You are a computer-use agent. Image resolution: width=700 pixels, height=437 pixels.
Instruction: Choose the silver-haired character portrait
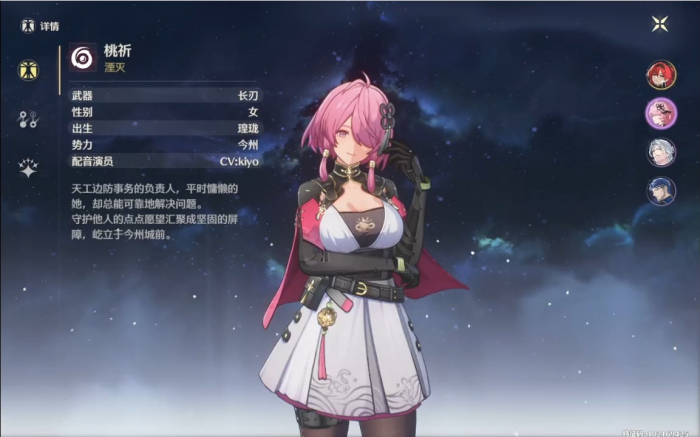pos(661,152)
